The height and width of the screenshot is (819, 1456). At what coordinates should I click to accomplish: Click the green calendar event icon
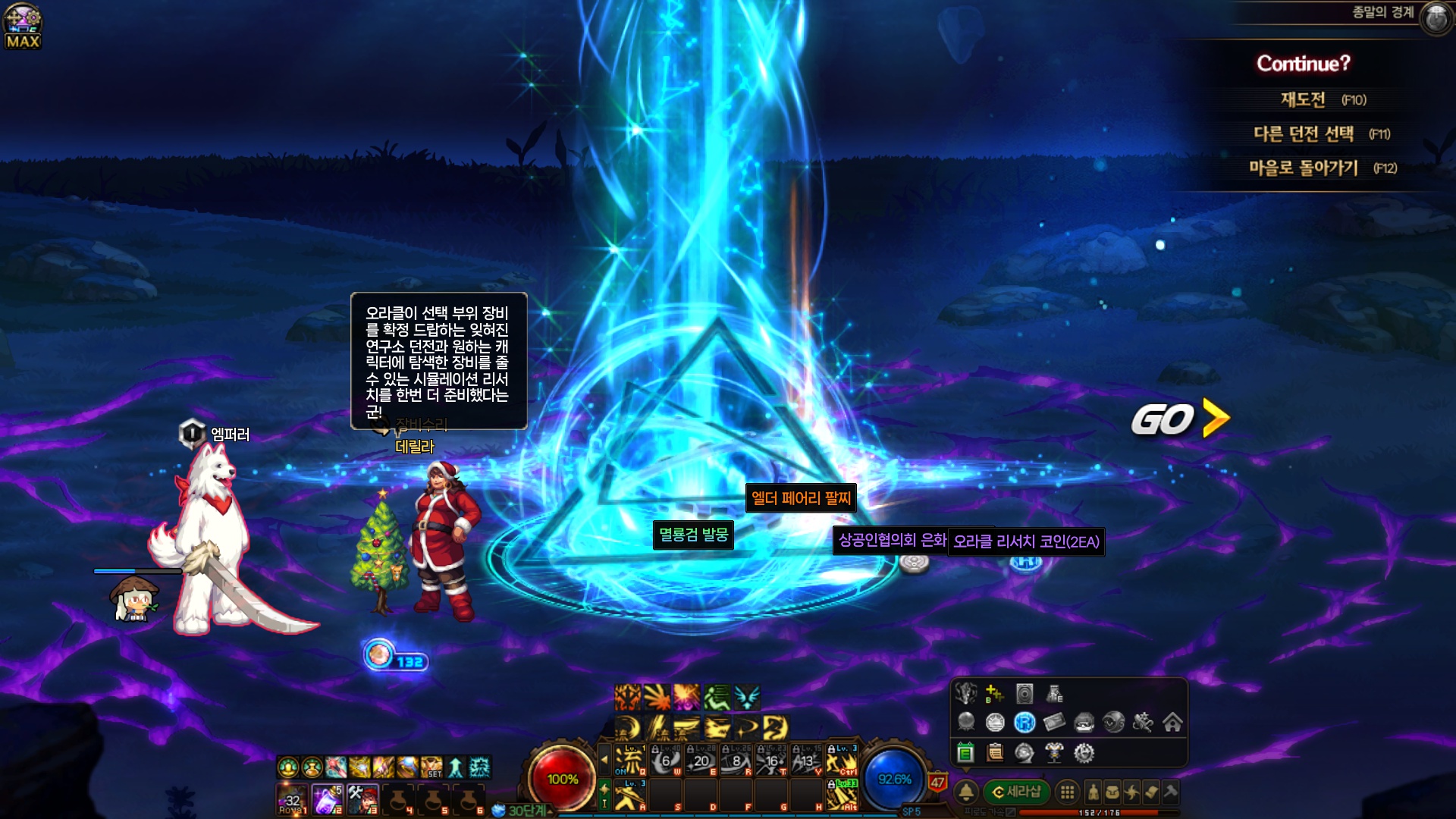click(965, 752)
